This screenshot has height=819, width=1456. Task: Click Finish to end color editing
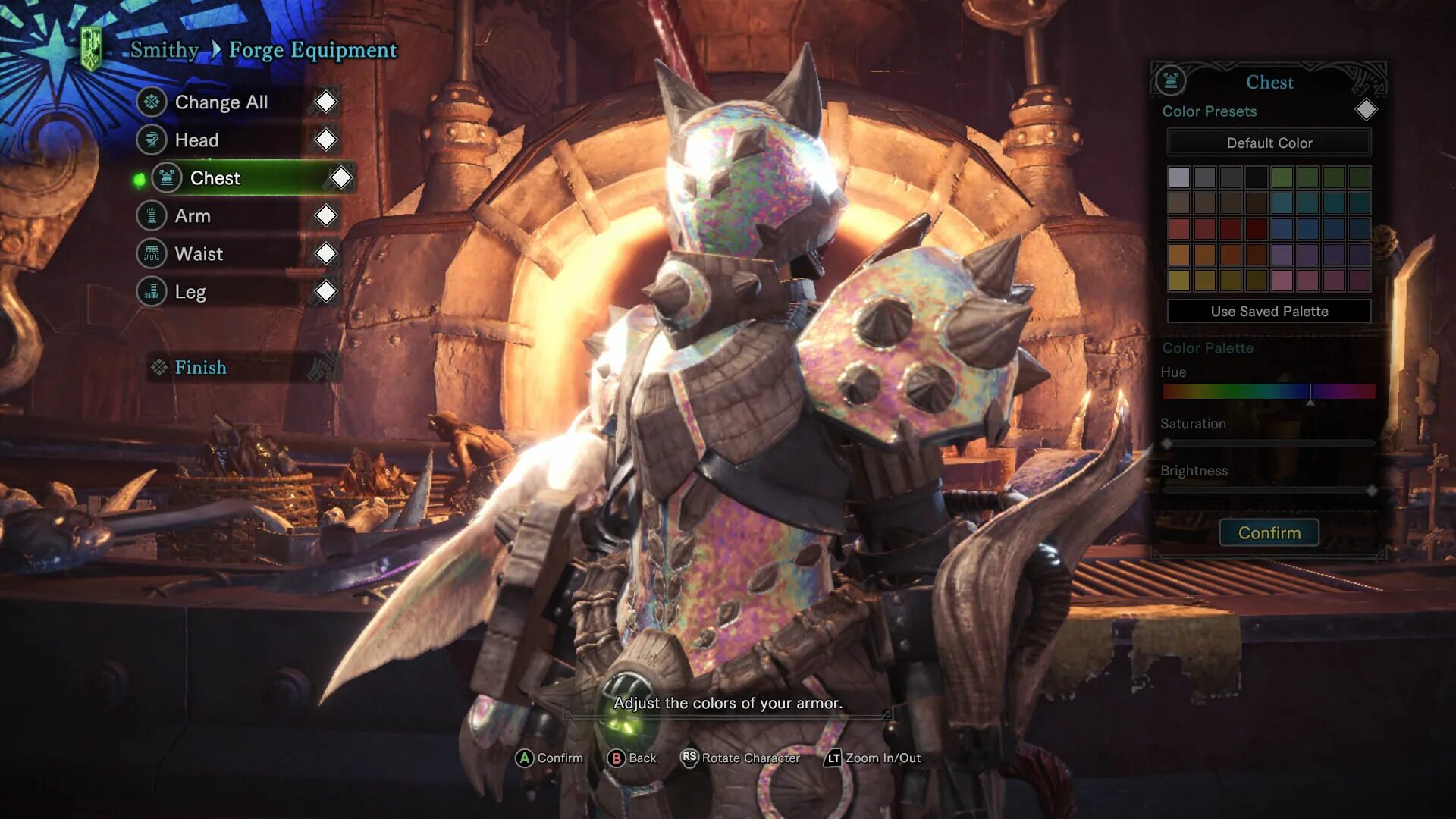[200, 368]
